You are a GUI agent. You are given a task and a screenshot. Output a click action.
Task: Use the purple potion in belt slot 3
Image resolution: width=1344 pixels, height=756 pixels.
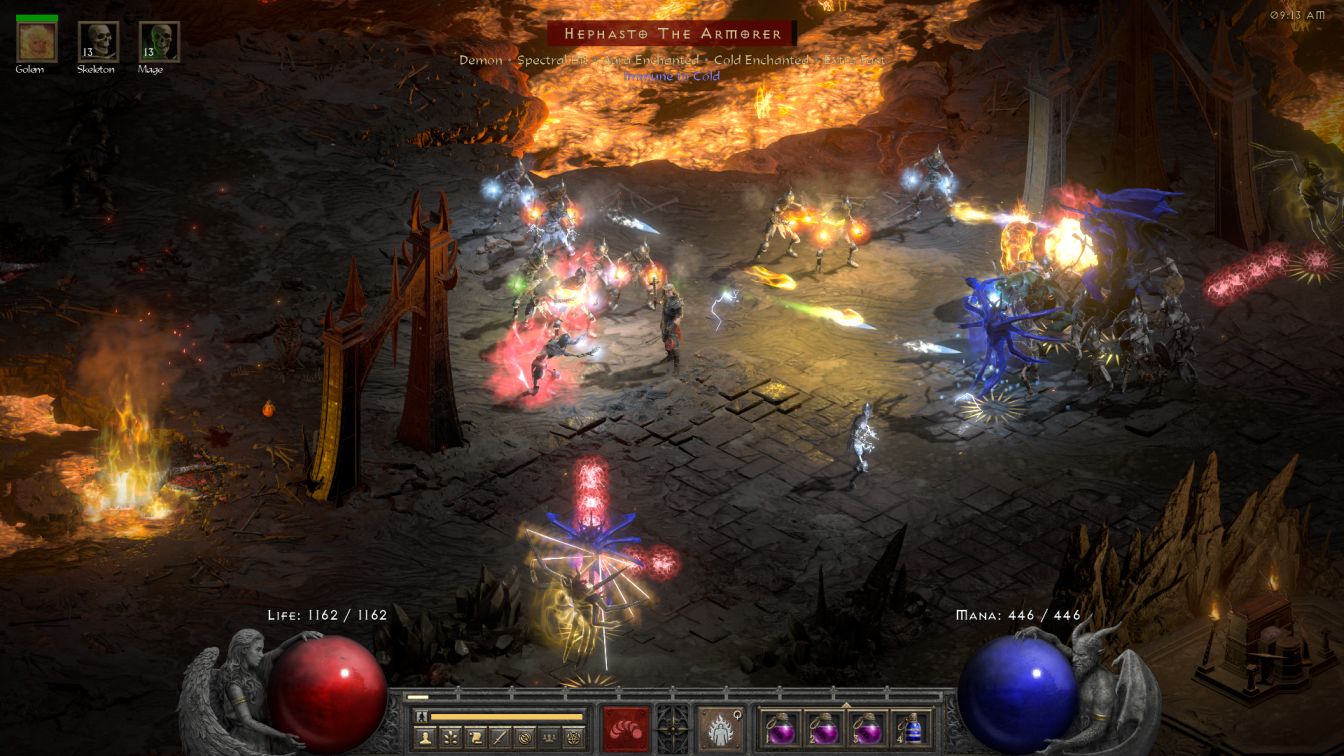pos(866,728)
